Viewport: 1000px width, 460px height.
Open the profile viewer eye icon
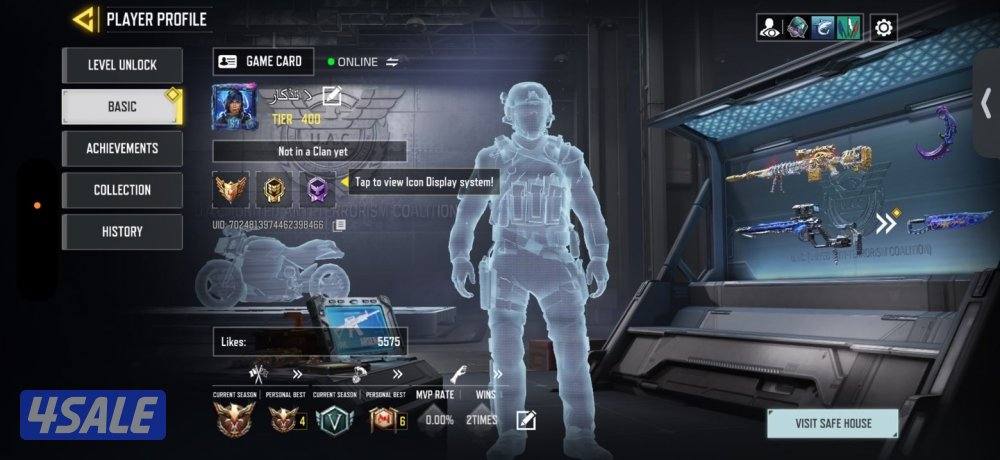pyautogui.click(x=771, y=27)
